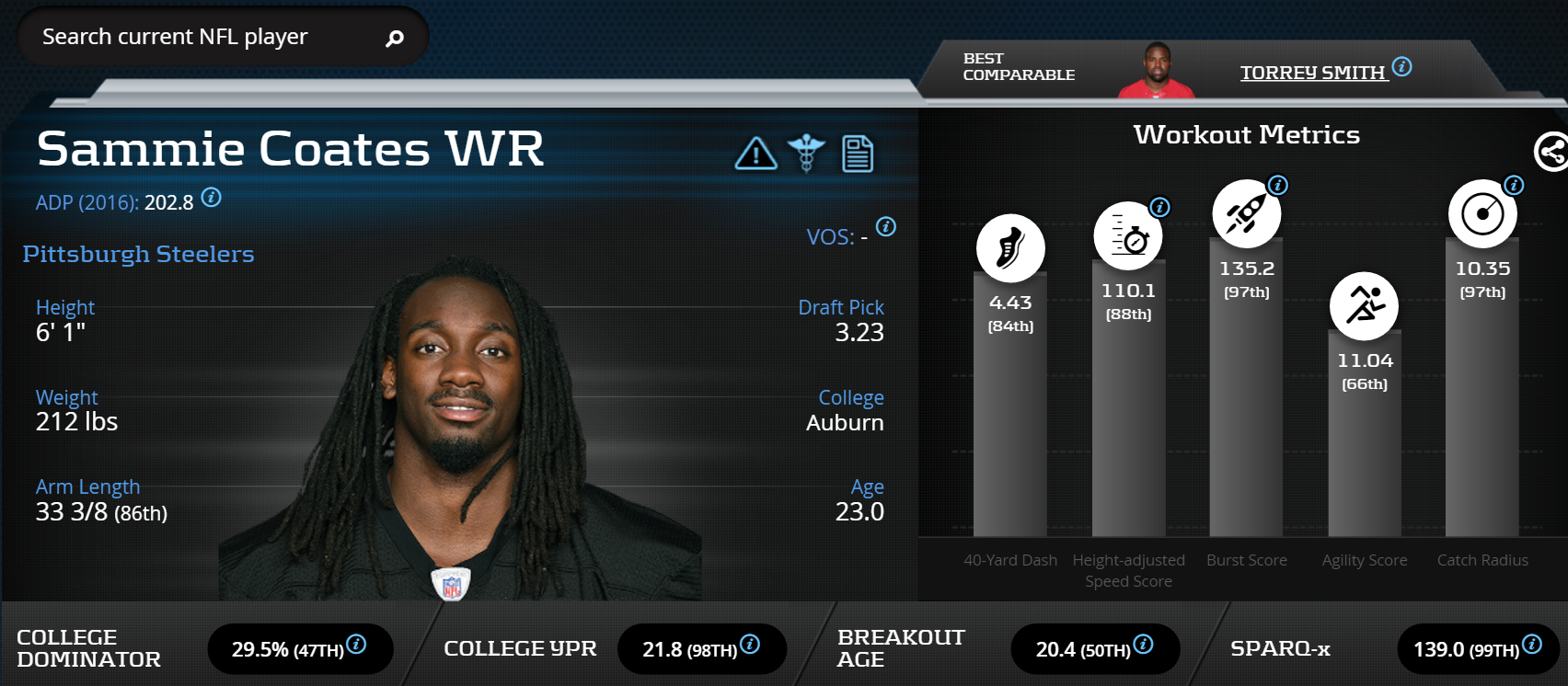Click the Agility Score runner icon

(1364, 305)
